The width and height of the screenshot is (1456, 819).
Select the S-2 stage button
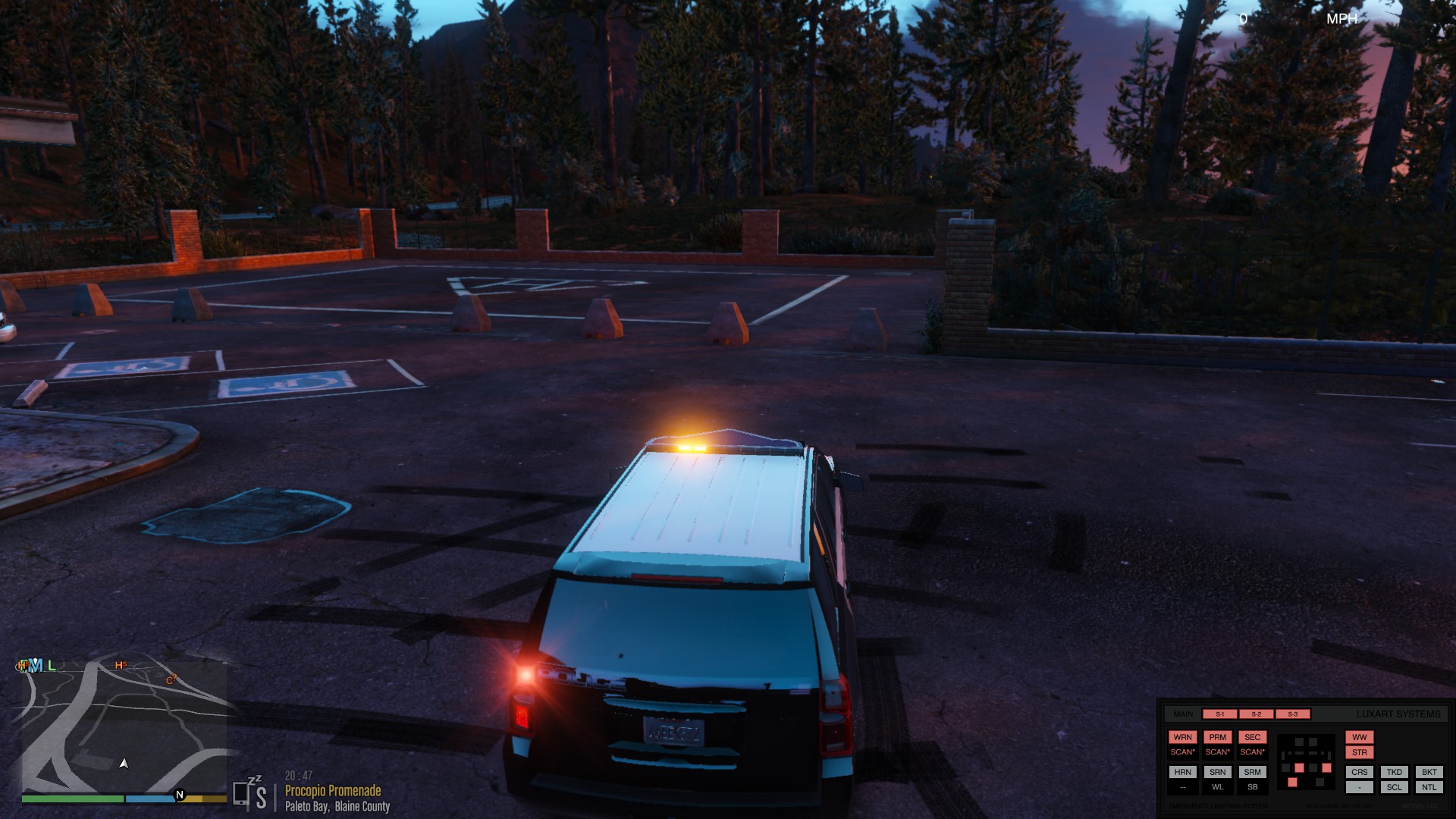coord(1256,714)
